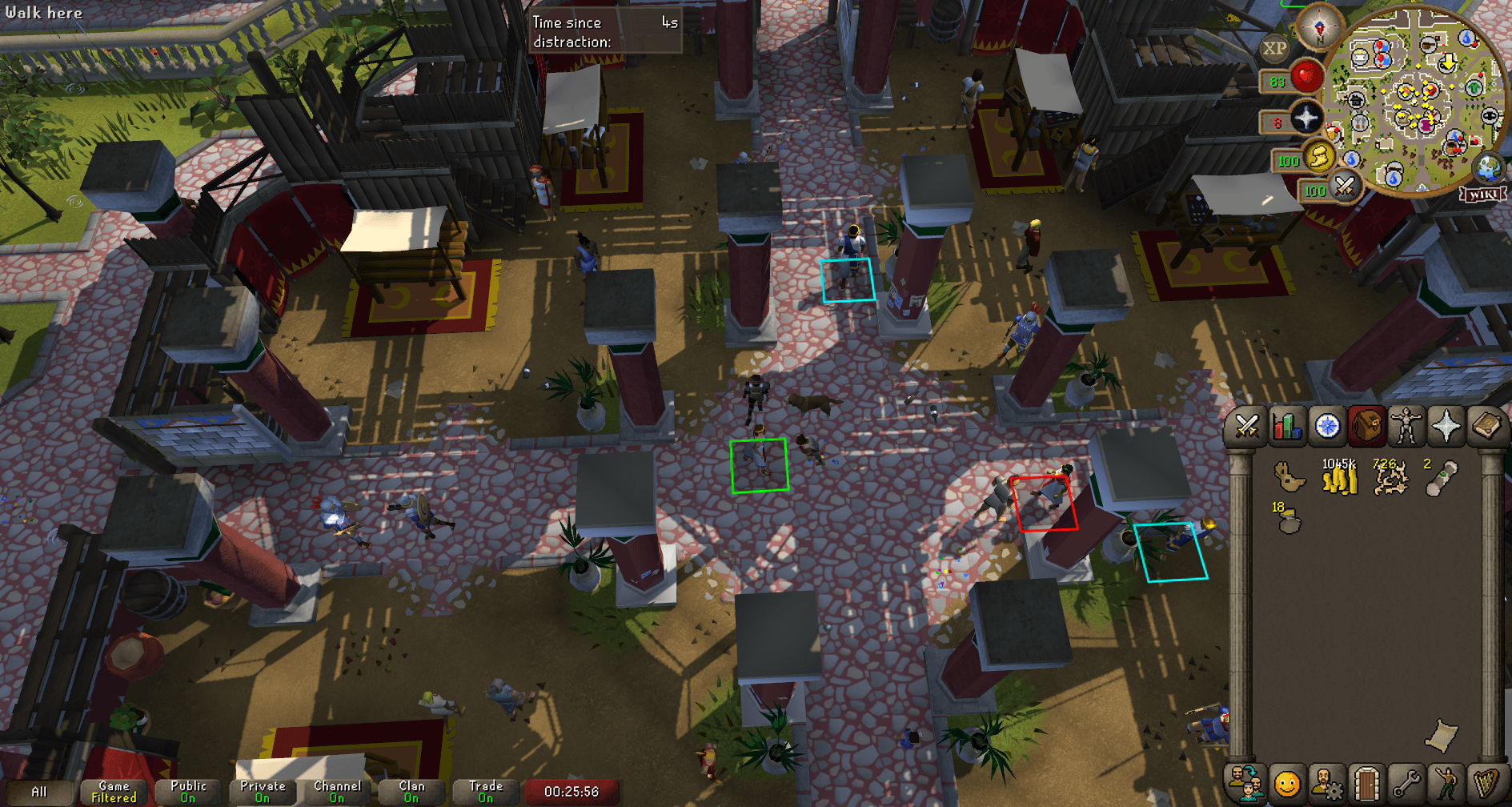Toggle Public chat off

(188, 791)
